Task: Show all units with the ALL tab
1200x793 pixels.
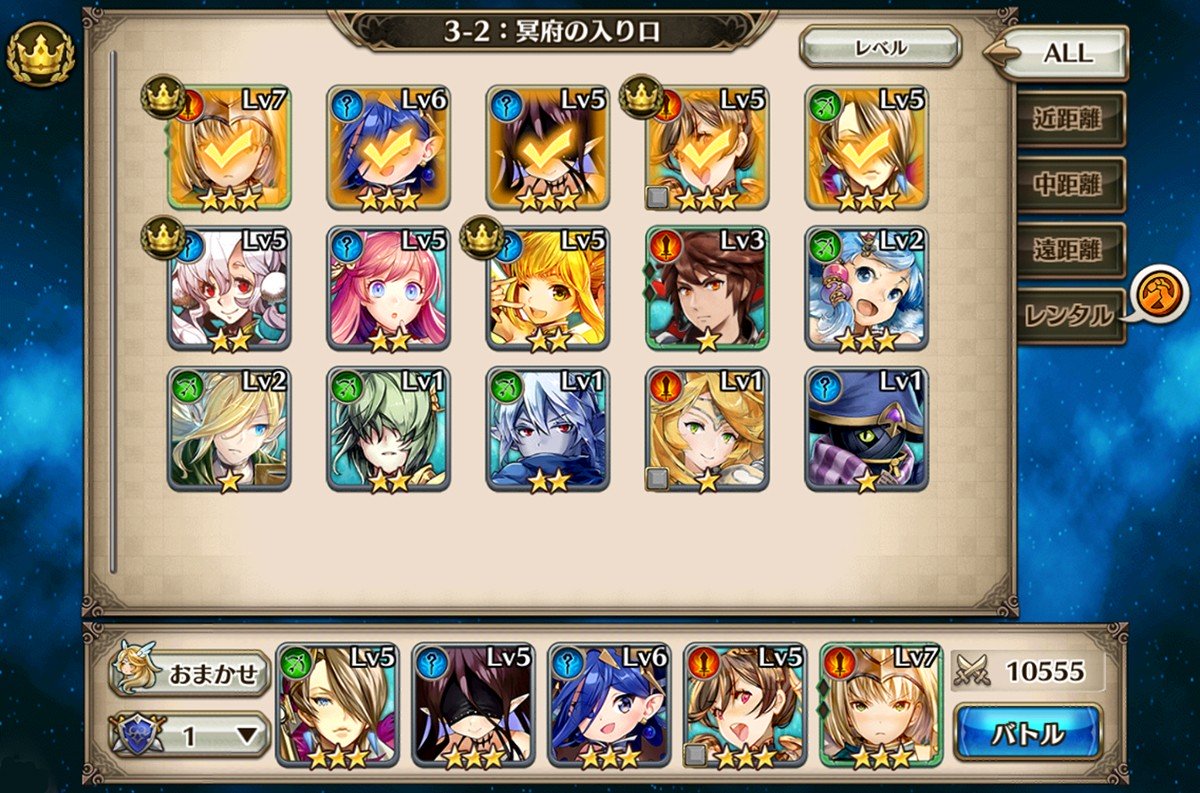Action: tap(1067, 53)
